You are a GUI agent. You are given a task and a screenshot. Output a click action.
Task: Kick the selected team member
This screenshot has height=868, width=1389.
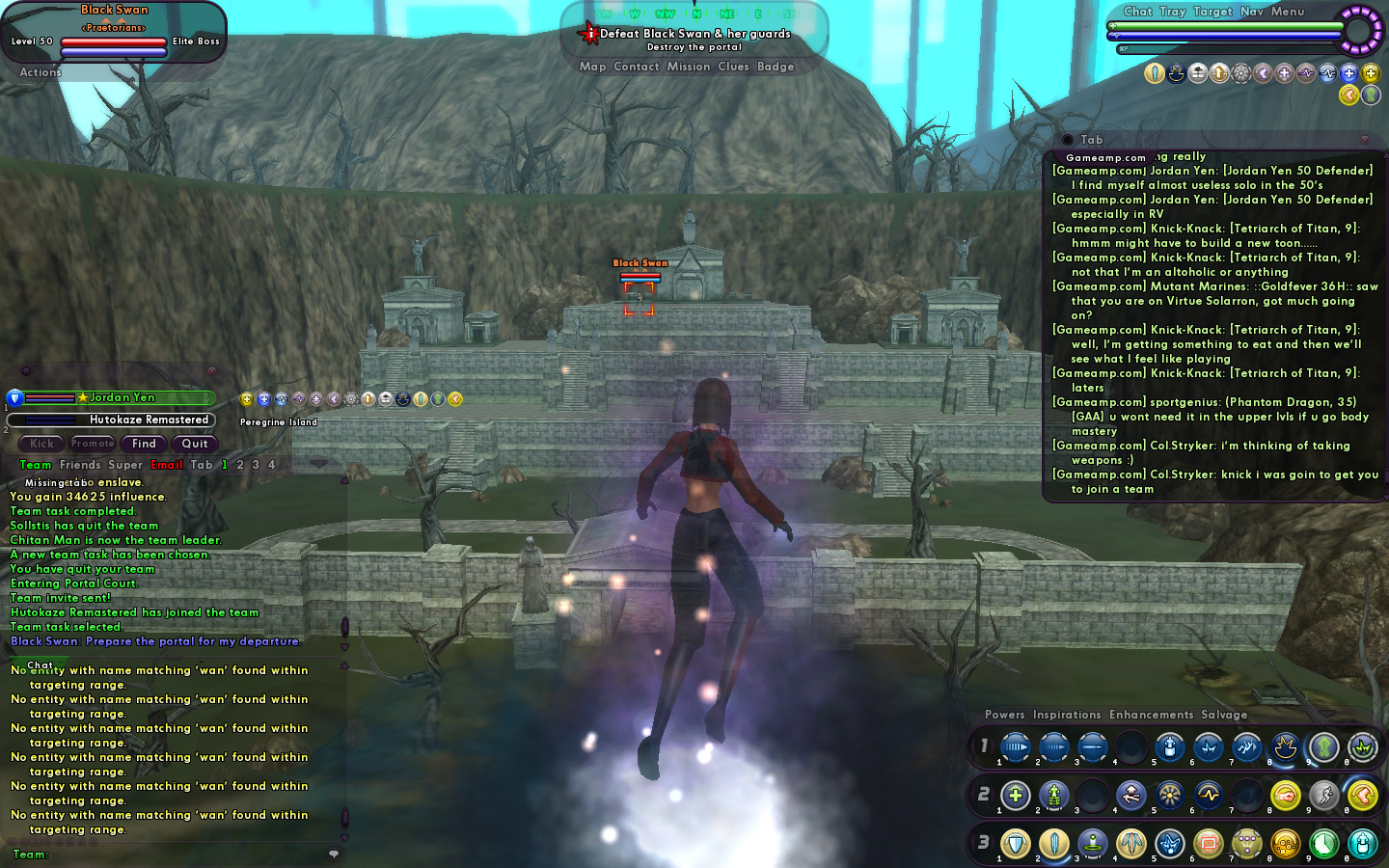click(42, 444)
